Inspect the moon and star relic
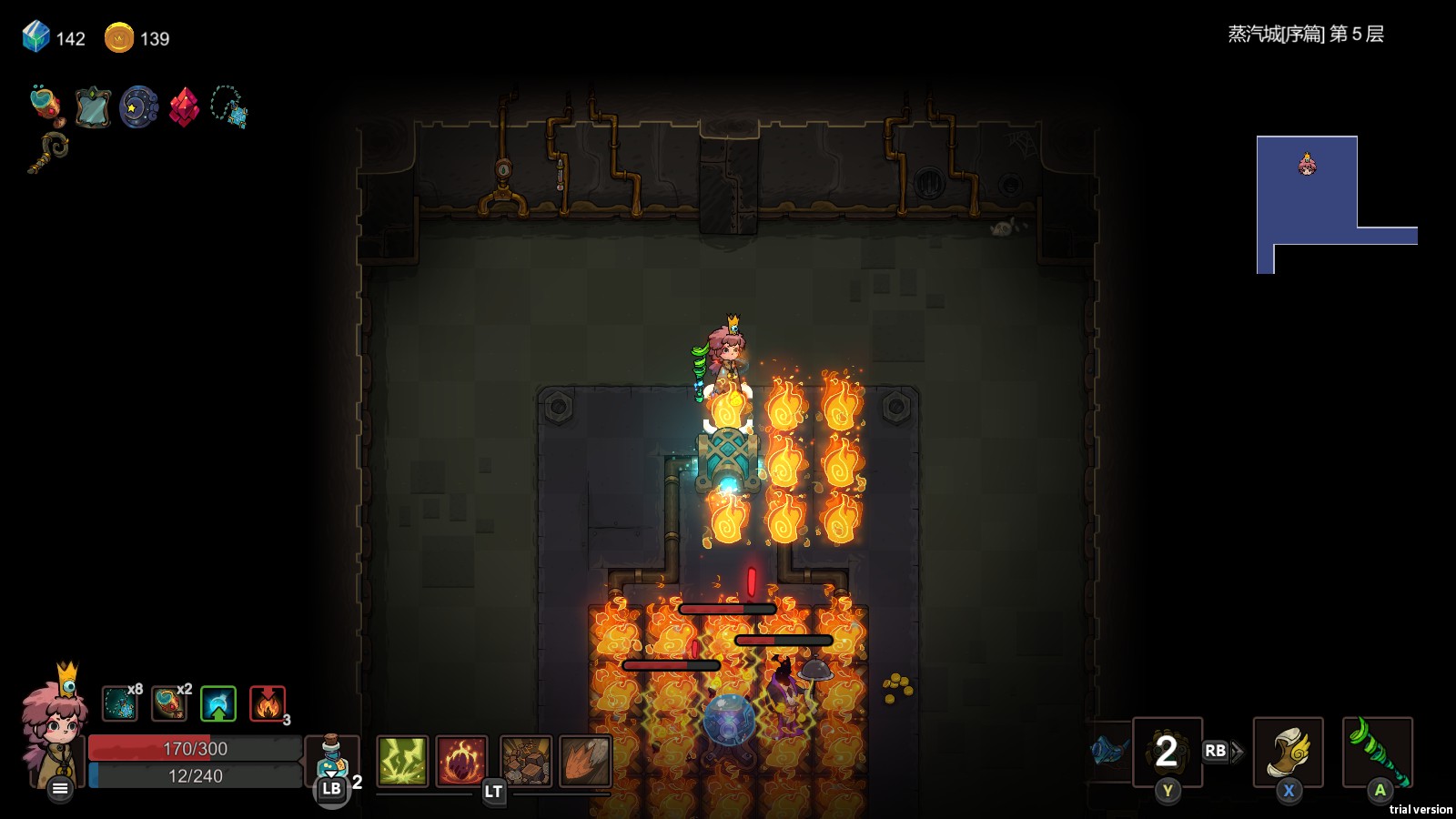Image resolution: width=1456 pixels, height=819 pixels. click(138, 108)
